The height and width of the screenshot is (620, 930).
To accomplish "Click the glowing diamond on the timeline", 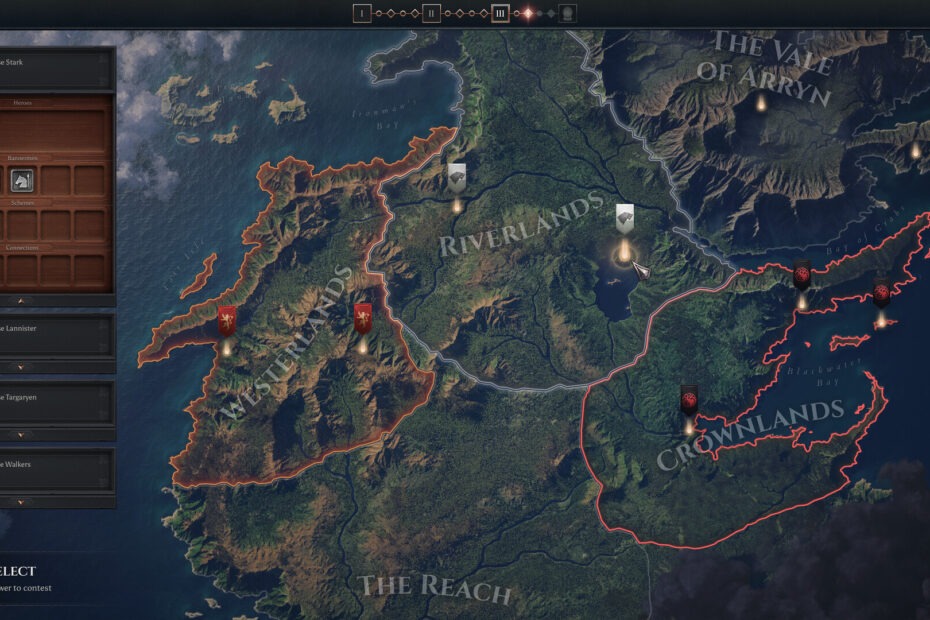I will click(x=527, y=13).
